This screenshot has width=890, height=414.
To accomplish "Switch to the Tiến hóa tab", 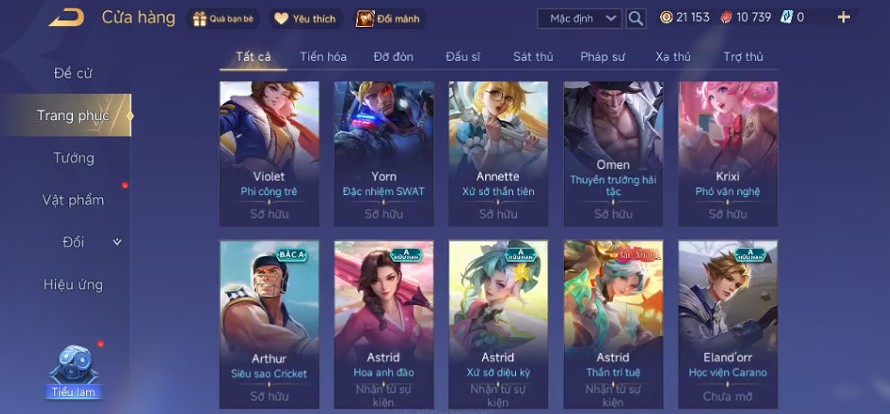I will pos(323,57).
